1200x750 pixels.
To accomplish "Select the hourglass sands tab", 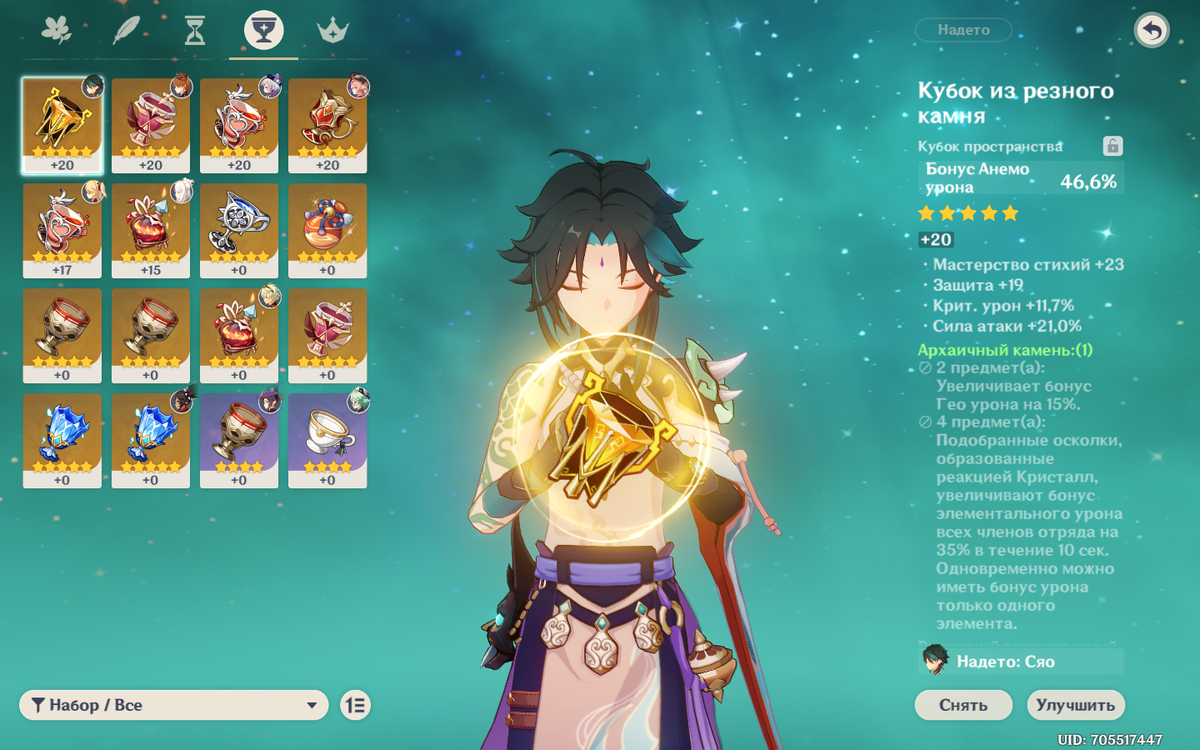I will point(195,31).
